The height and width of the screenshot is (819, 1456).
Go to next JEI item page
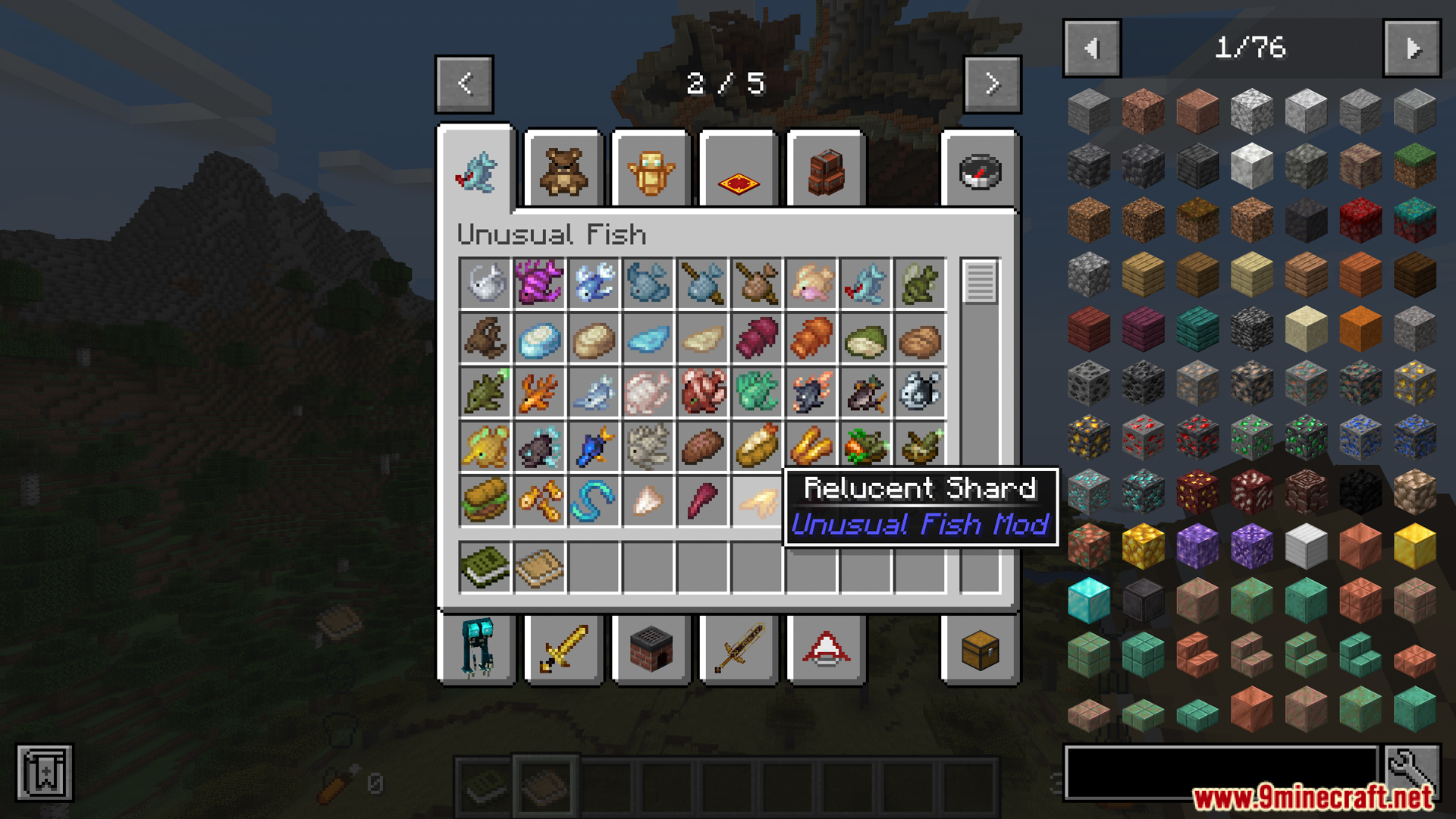[1411, 49]
